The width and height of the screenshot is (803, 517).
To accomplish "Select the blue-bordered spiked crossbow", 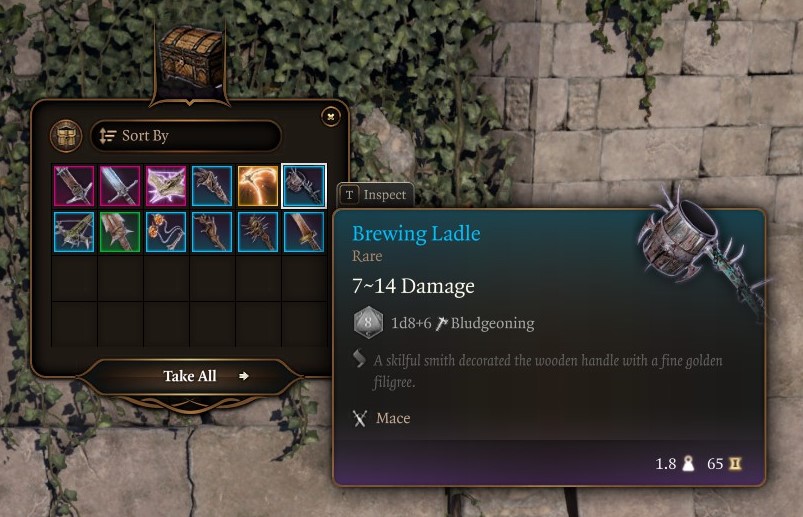I will pyautogui.click(x=74, y=232).
